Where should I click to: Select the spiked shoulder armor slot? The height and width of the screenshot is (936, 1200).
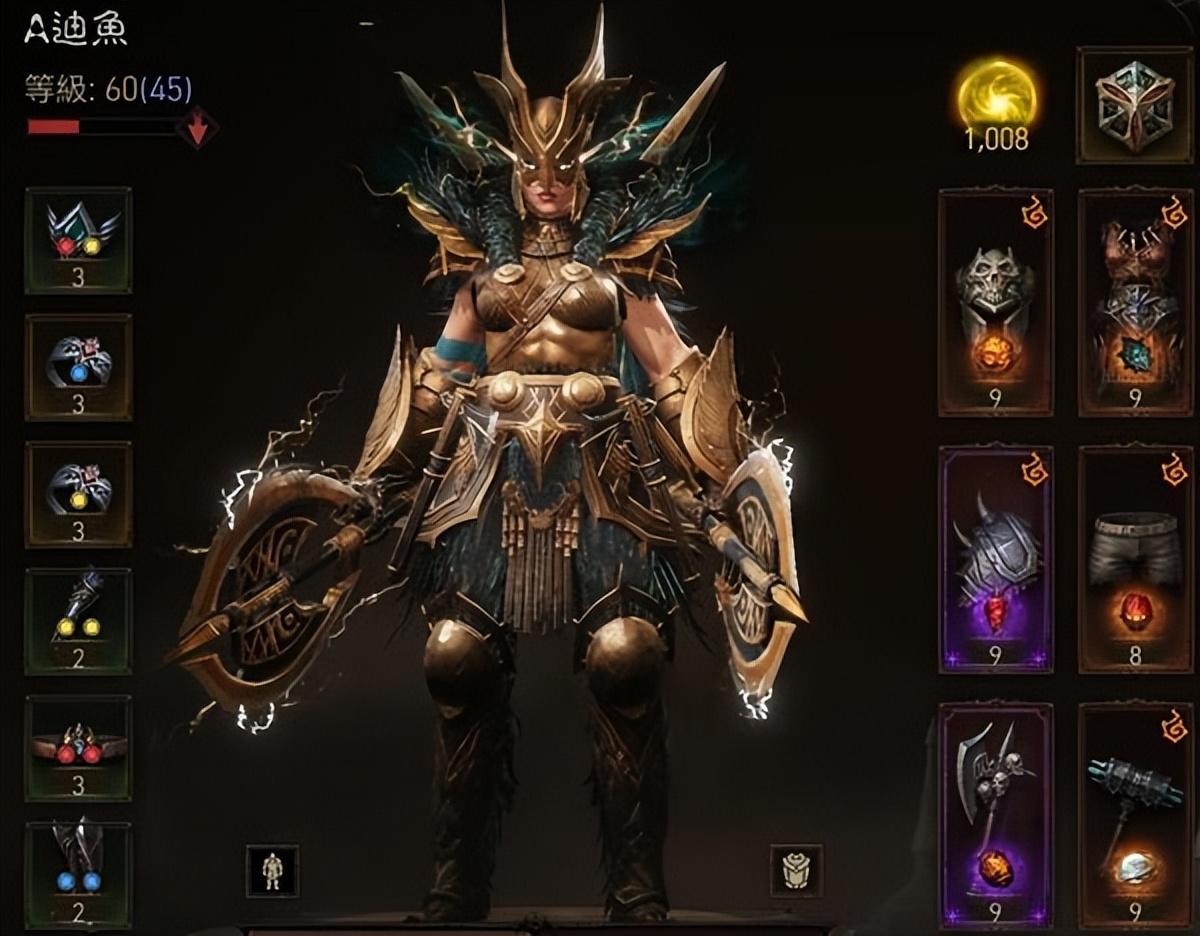click(x=995, y=558)
